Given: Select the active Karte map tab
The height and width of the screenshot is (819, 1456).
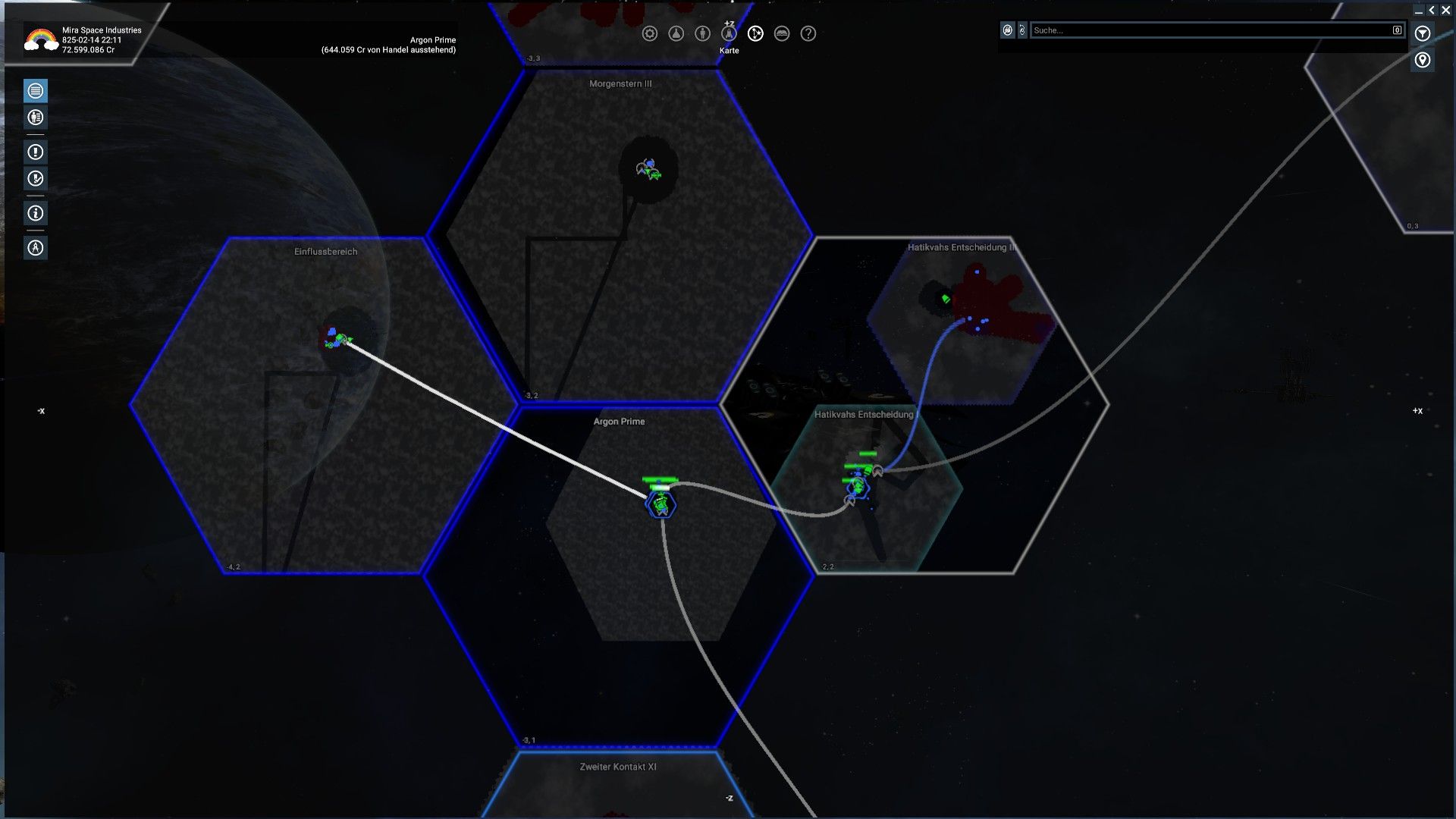Looking at the screenshot, I should point(755,34).
